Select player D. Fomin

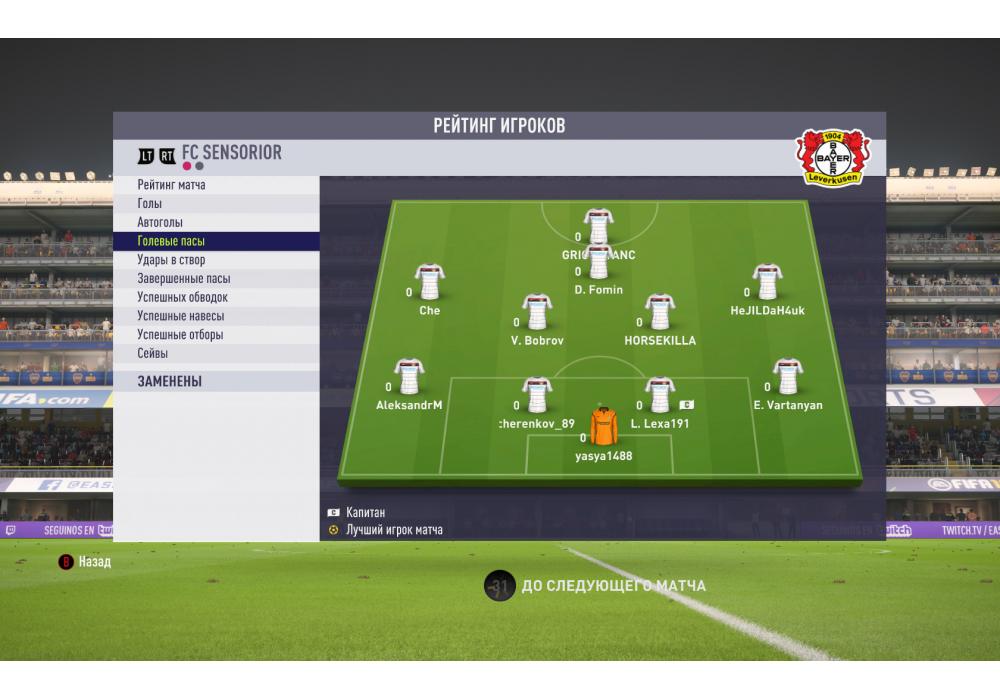point(598,263)
